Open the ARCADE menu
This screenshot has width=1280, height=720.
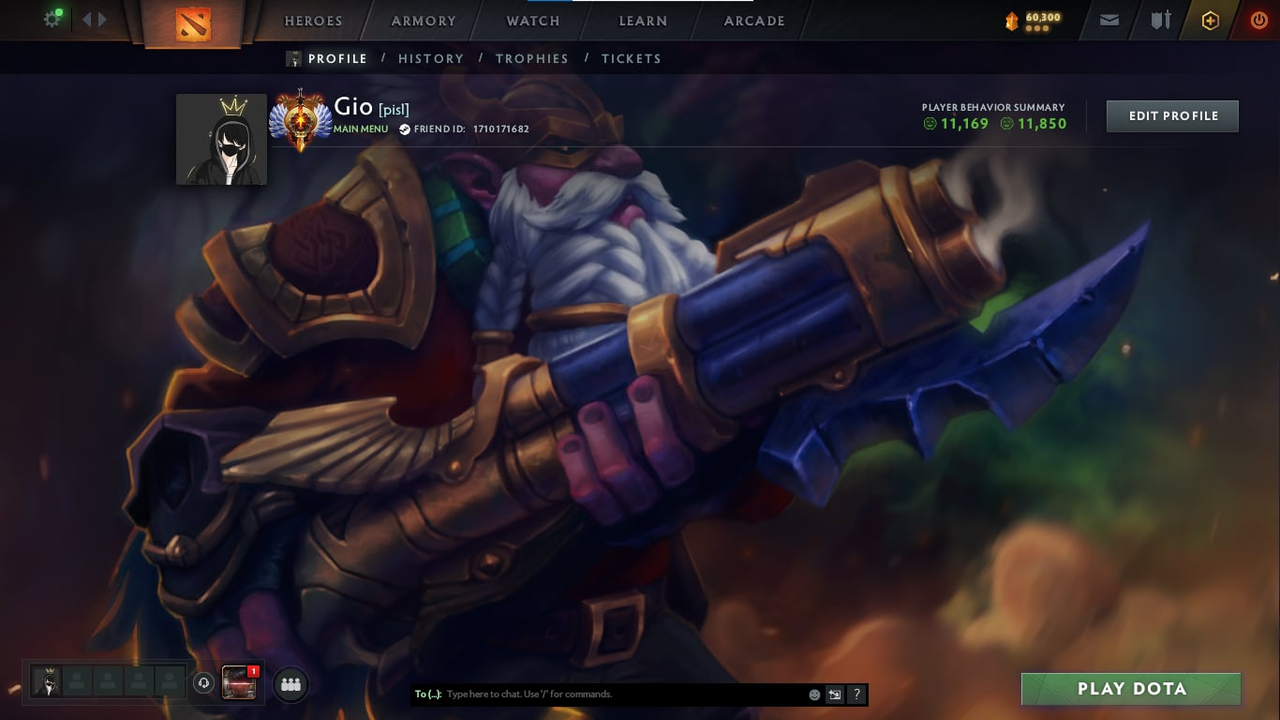(754, 20)
